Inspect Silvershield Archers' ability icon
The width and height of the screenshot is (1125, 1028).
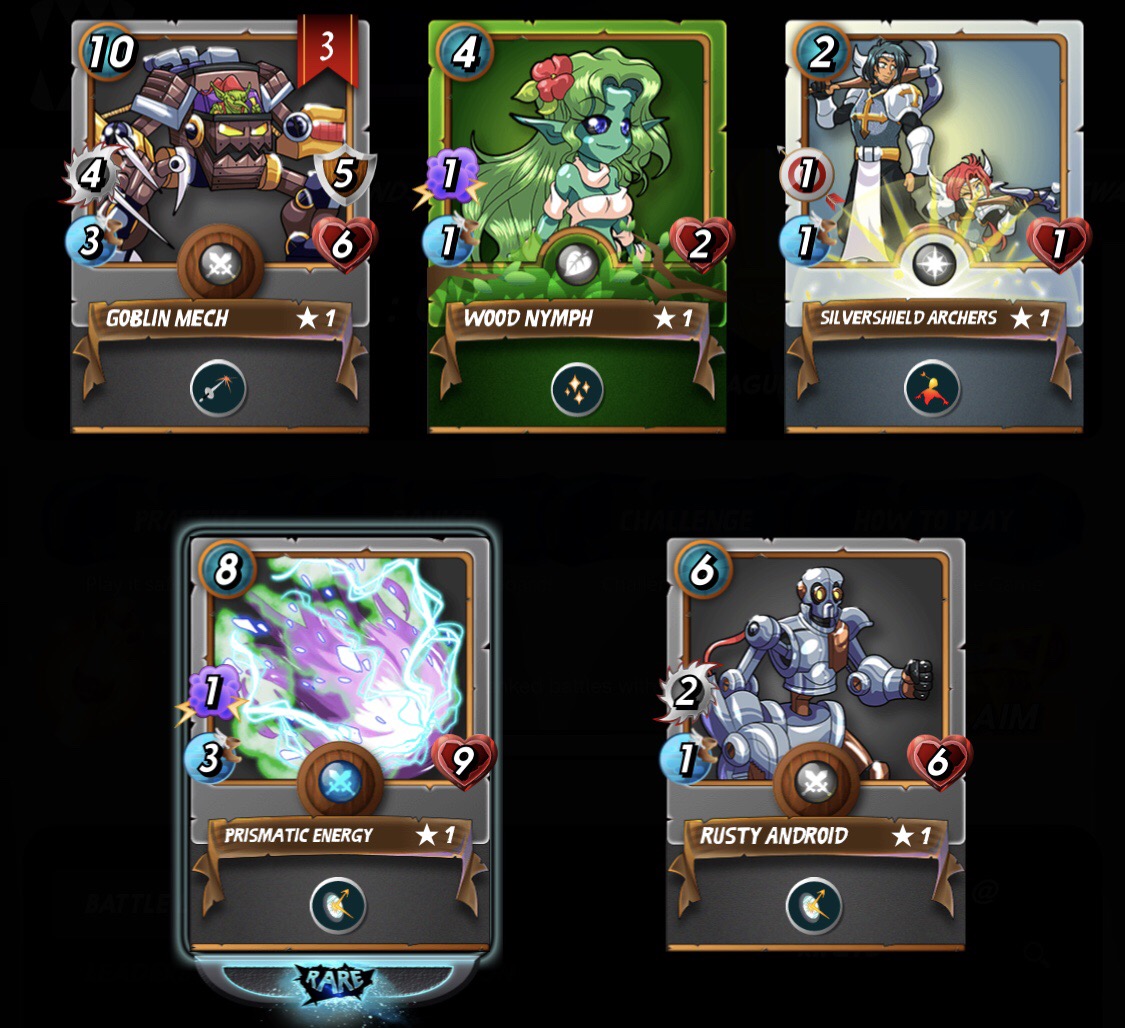coord(933,388)
